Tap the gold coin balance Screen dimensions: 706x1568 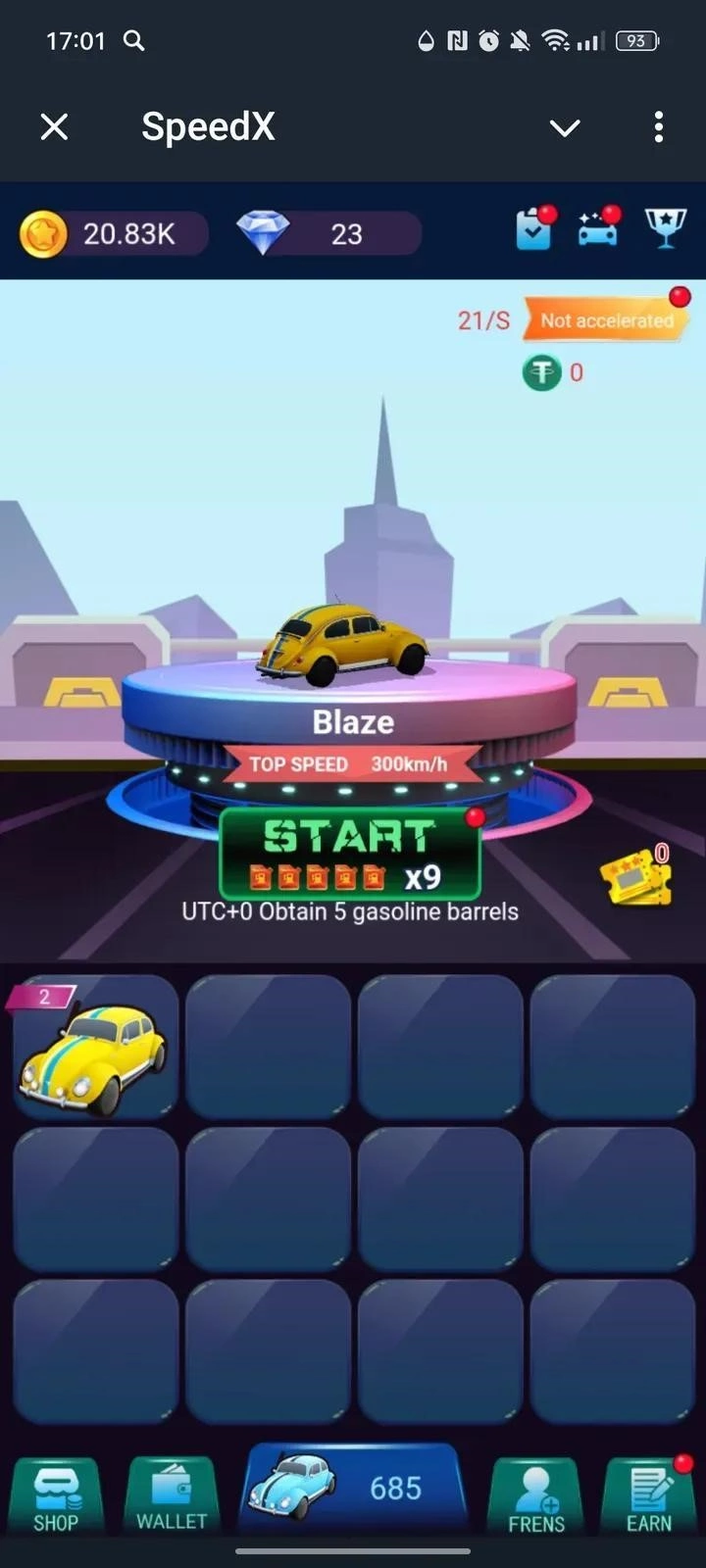113,234
